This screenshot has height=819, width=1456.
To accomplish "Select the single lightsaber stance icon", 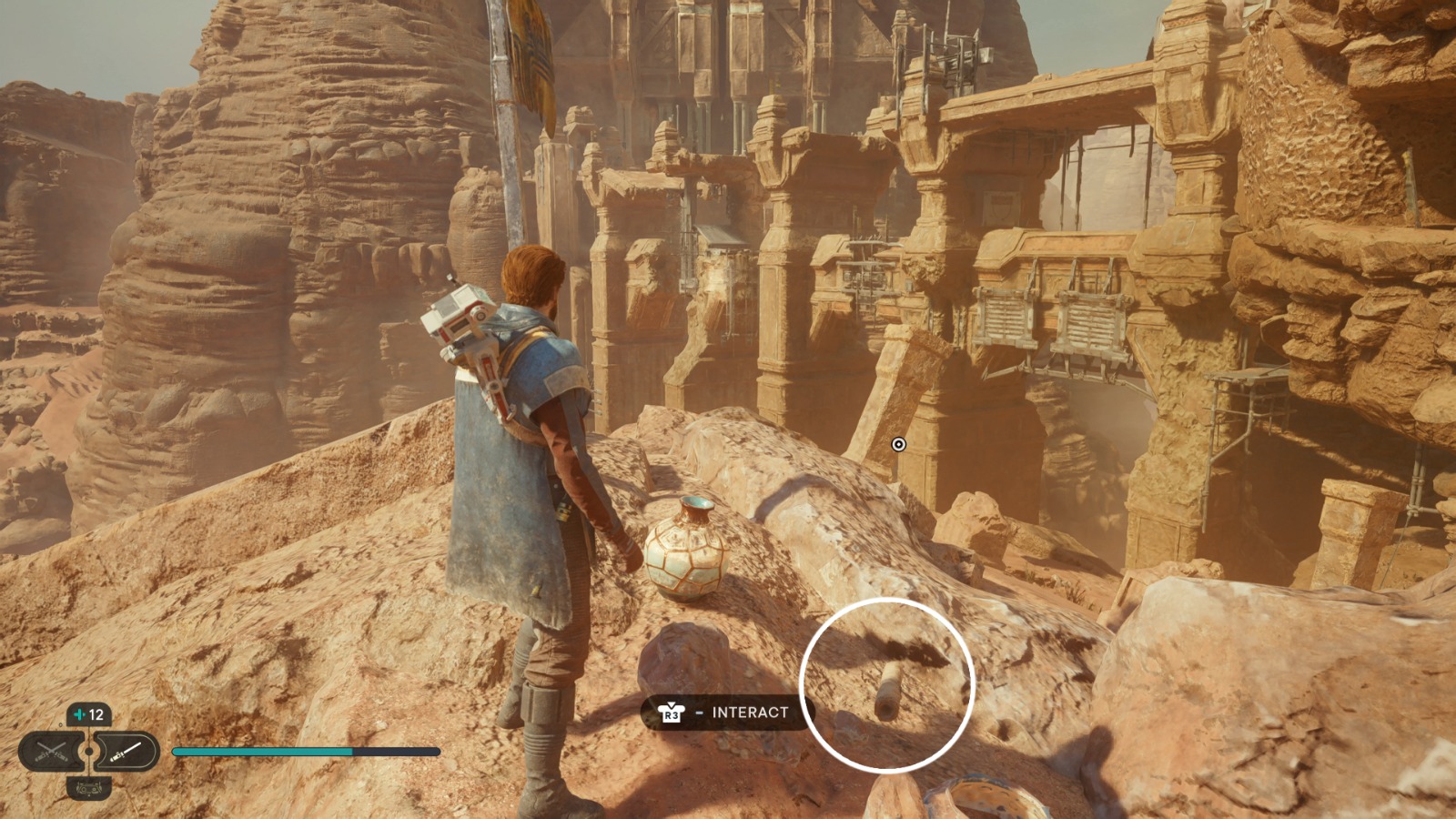I will coord(127,753).
